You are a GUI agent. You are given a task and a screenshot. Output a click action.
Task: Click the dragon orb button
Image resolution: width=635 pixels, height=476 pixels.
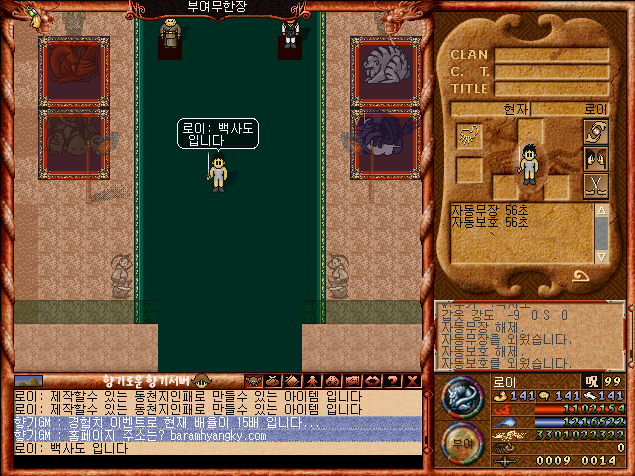[463, 395]
